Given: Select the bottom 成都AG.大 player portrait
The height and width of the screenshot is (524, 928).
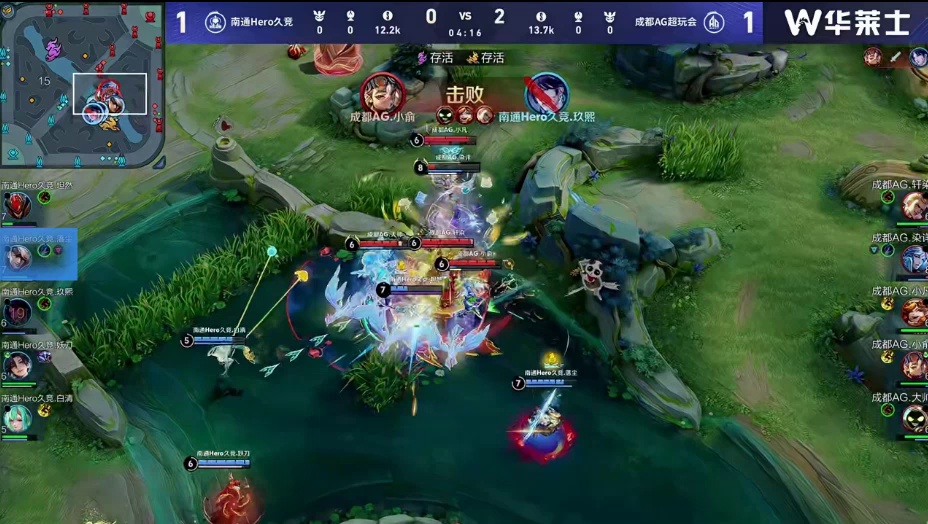Looking at the screenshot, I should [914, 418].
